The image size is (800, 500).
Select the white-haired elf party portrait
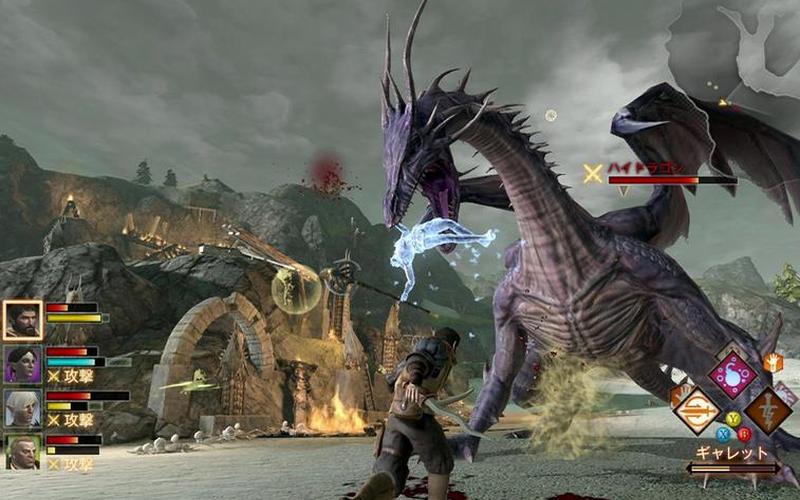[22, 407]
